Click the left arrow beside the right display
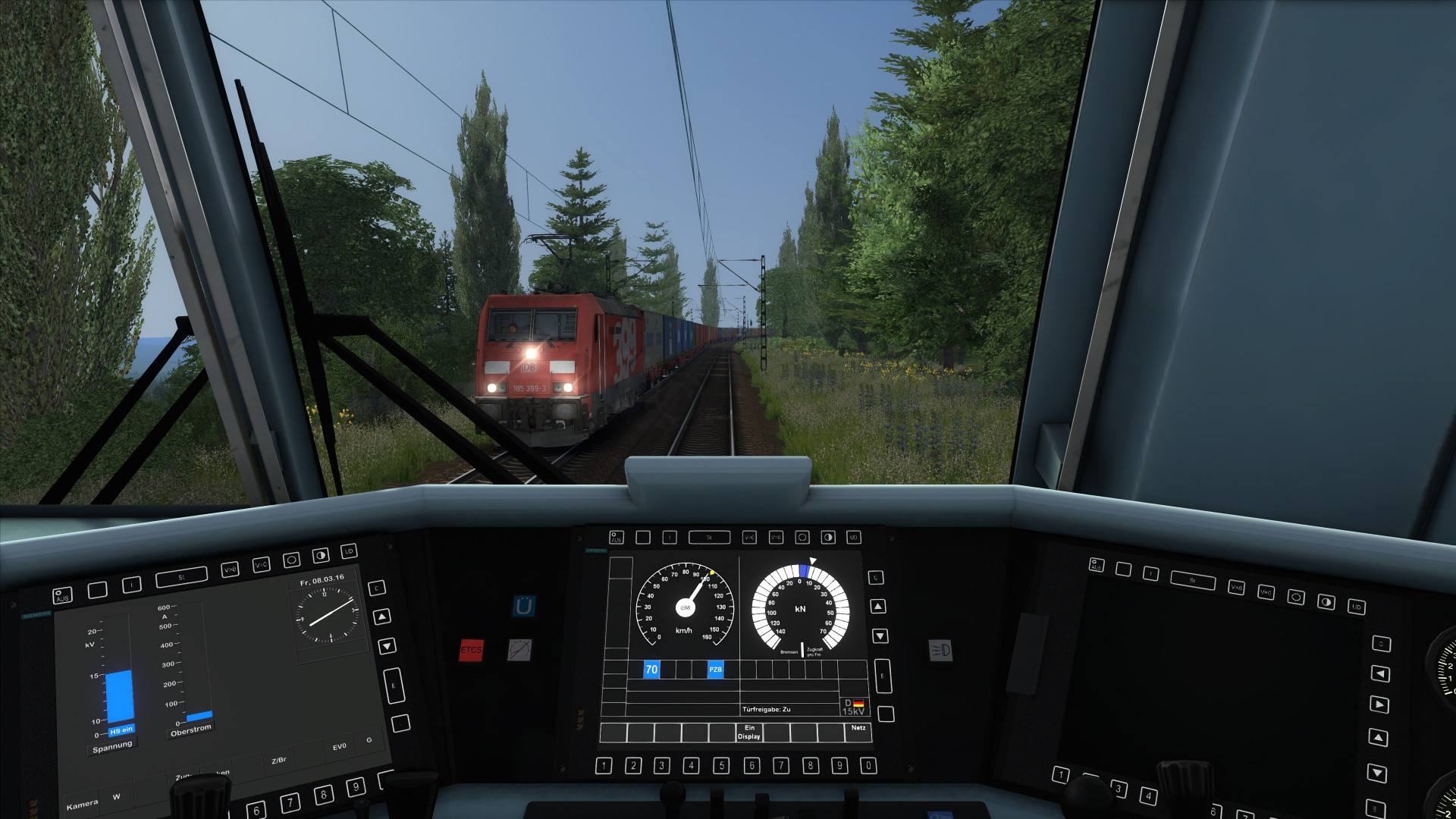The width and height of the screenshot is (1456, 819). point(1382,674)
